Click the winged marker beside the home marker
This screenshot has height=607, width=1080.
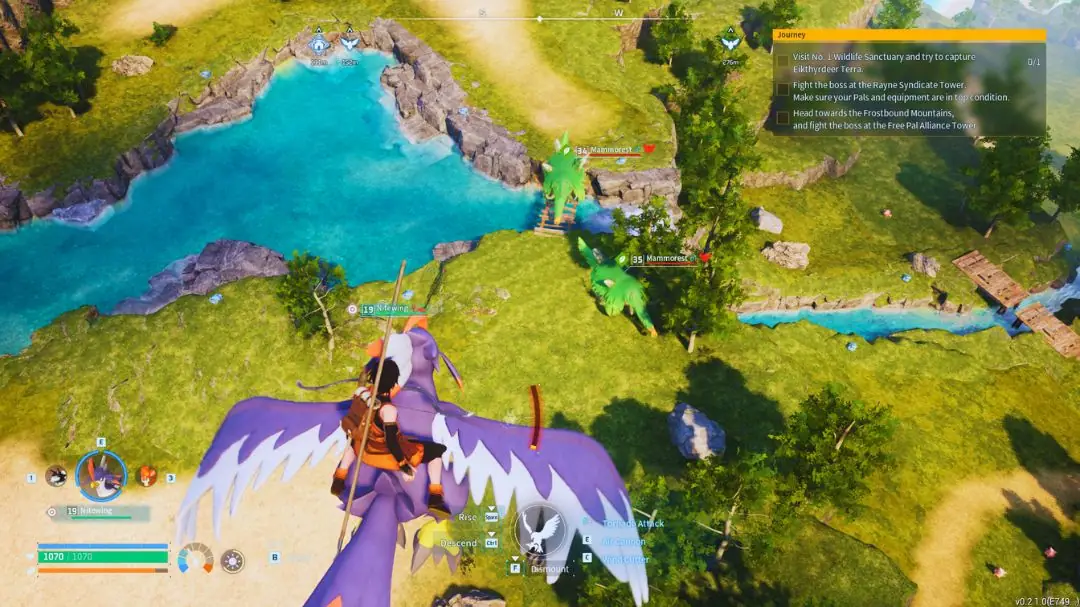click(349, 43)
